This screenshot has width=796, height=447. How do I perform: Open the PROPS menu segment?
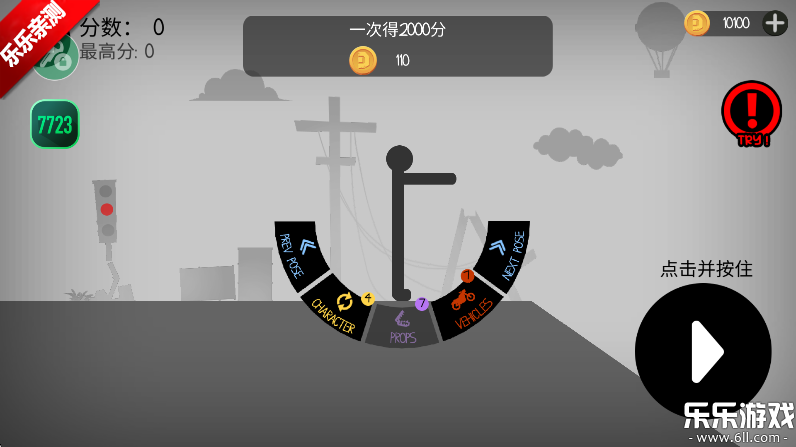click(402, 327)
